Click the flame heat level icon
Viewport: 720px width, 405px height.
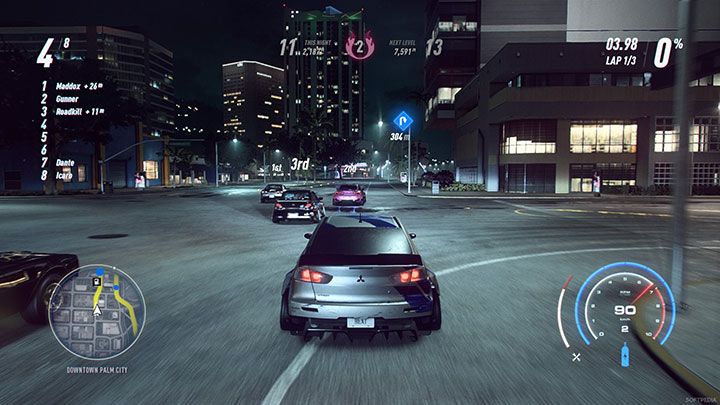359,44
